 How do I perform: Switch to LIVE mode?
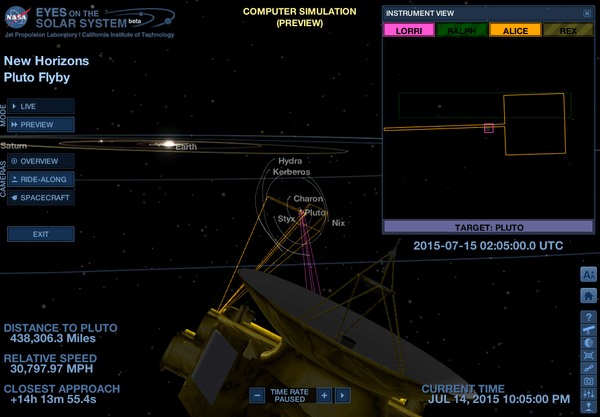(x=41, y=105)
